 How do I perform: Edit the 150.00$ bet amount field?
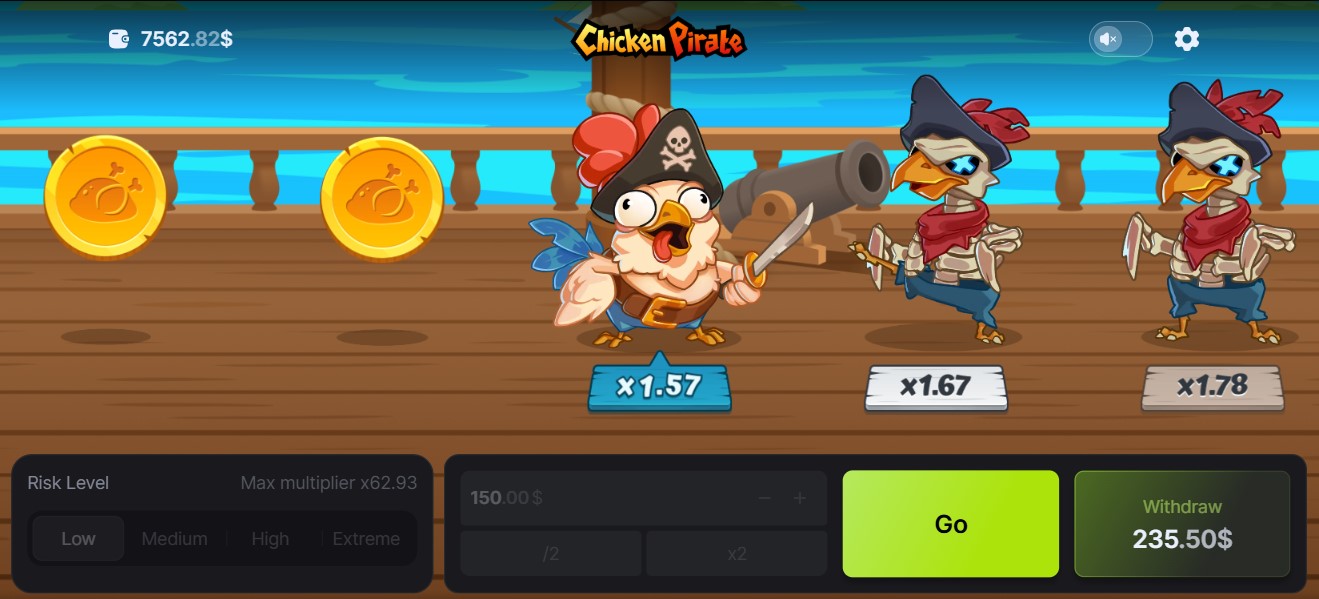click(x=600, y=498)
